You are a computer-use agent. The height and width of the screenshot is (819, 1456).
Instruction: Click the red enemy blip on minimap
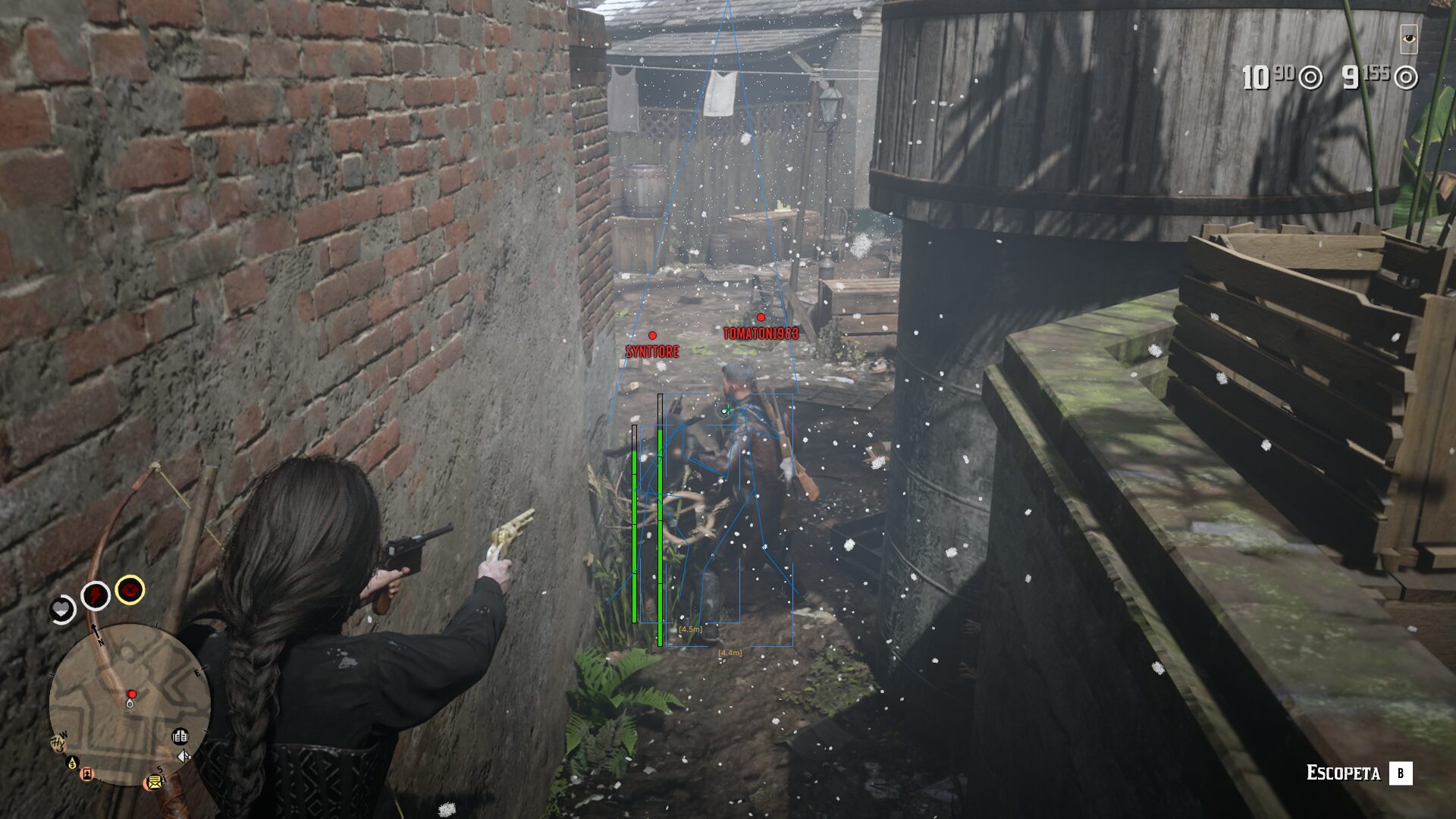[x=132, y=694]
